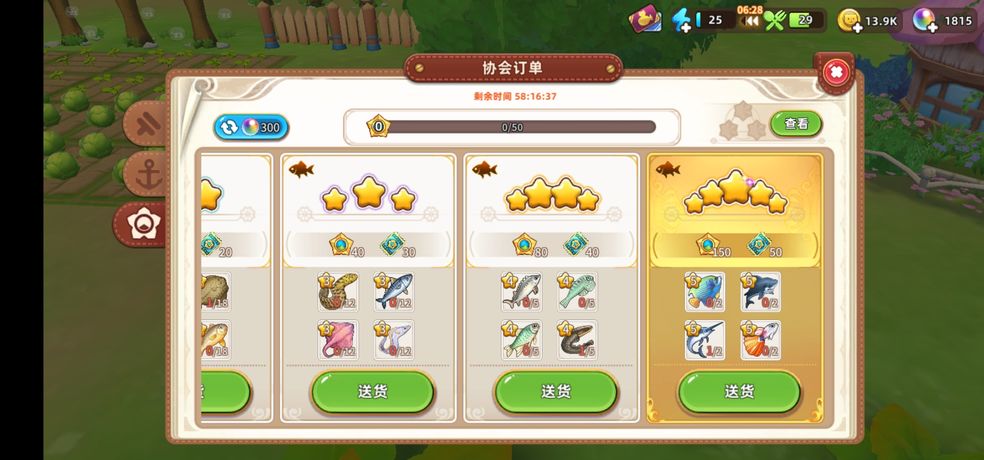Screen dimensions: 984x460
Task: Open the hammer tools side tab
Action: (x=150, y=124)
